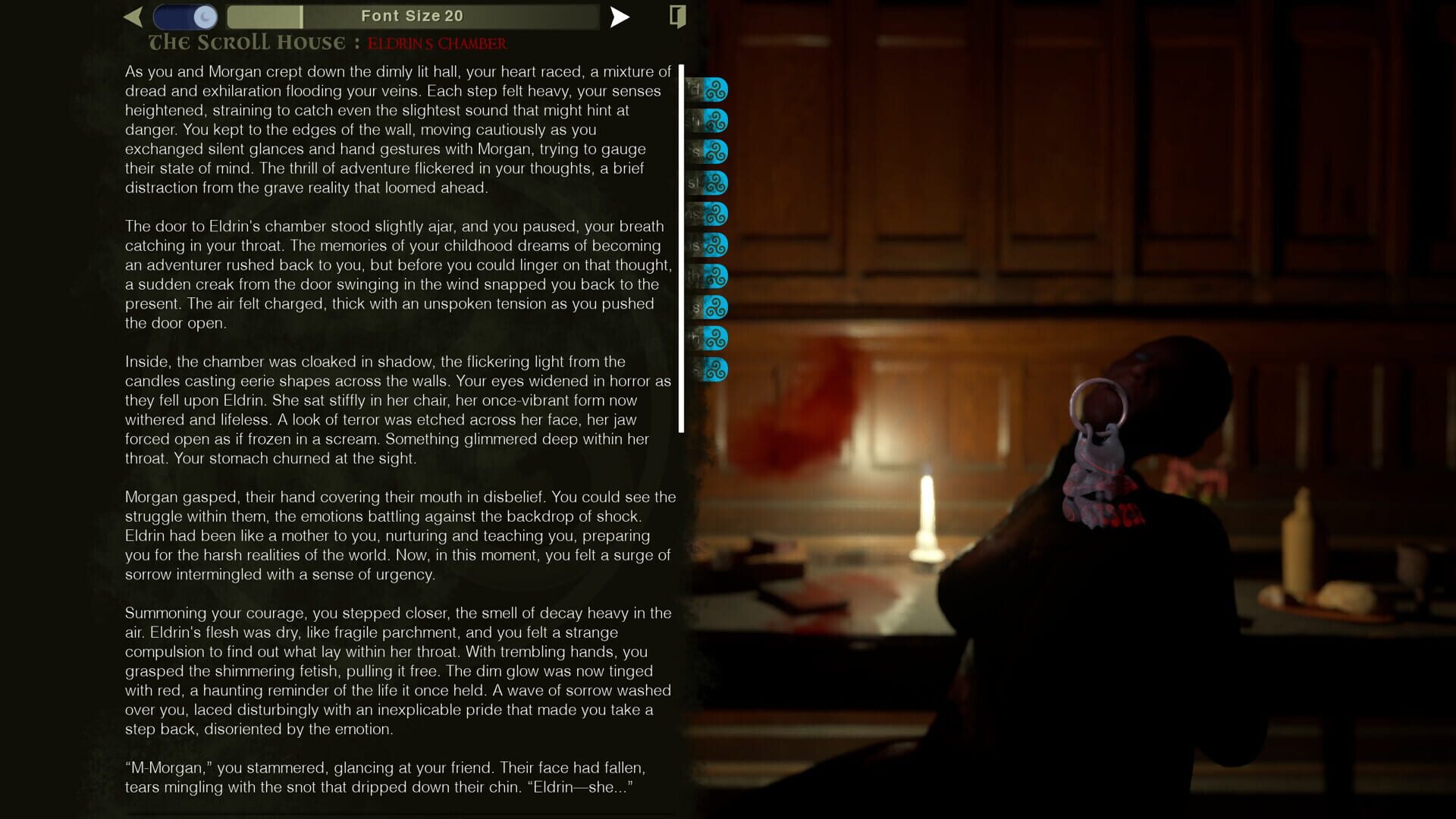Viewport: 1456px width, 819px height.
Task: Click the fifth triskelion bookmark icon
Action: [x=716, y=213]
